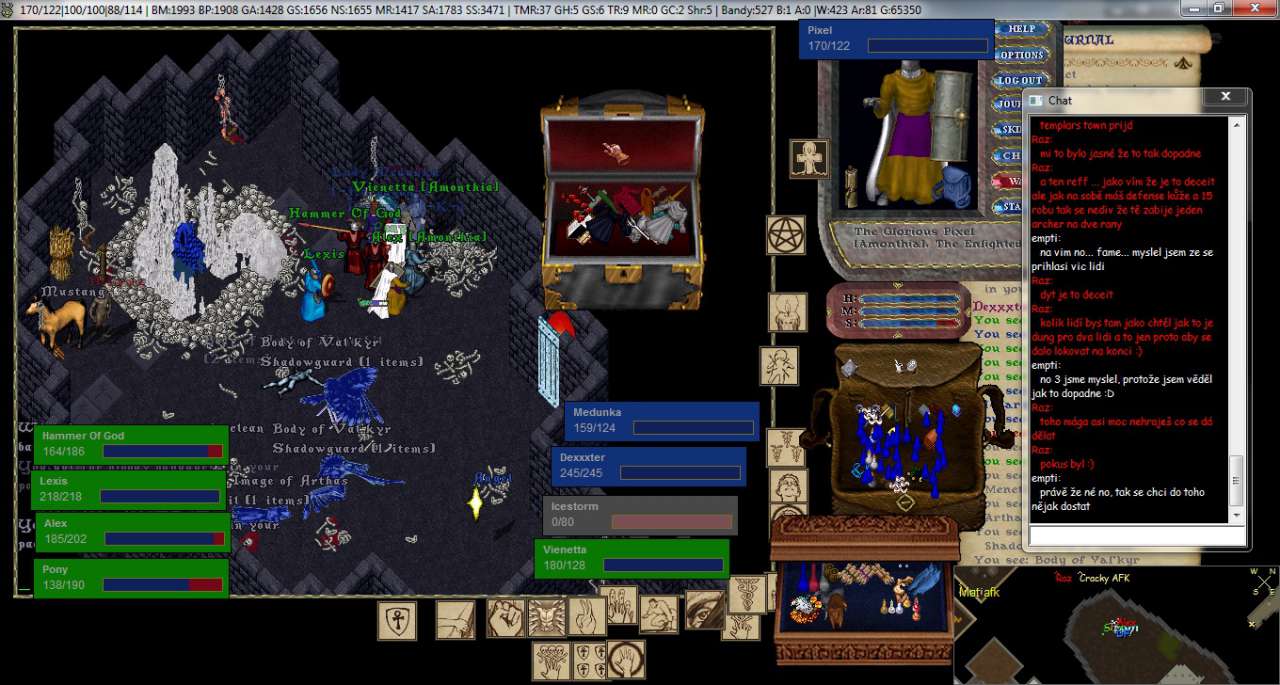Activate the four ankh shields icon
Viewport: 1280px width, 685px height.
pyautogui.click(x=589, y=660)
